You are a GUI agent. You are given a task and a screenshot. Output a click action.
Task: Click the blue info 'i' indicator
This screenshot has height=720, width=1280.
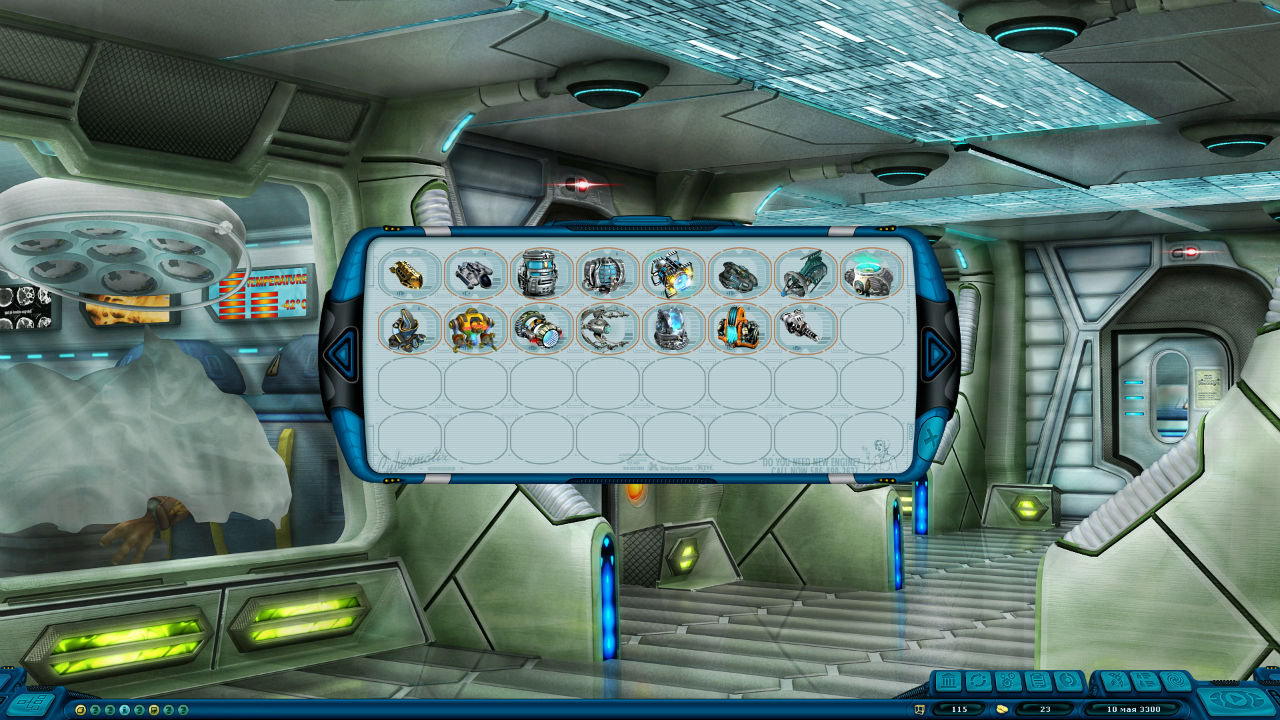(125, 709)
